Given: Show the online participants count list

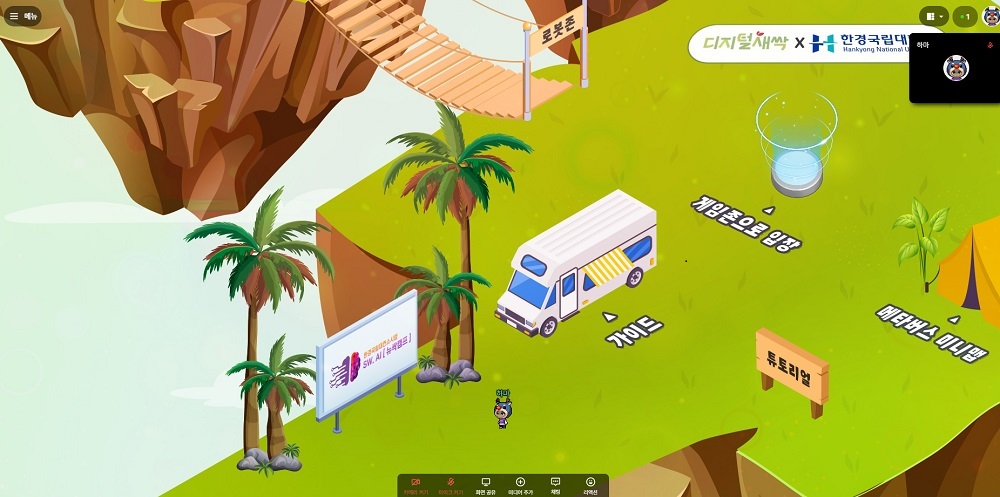Looking at the screenshot, I should pos(965,16).
